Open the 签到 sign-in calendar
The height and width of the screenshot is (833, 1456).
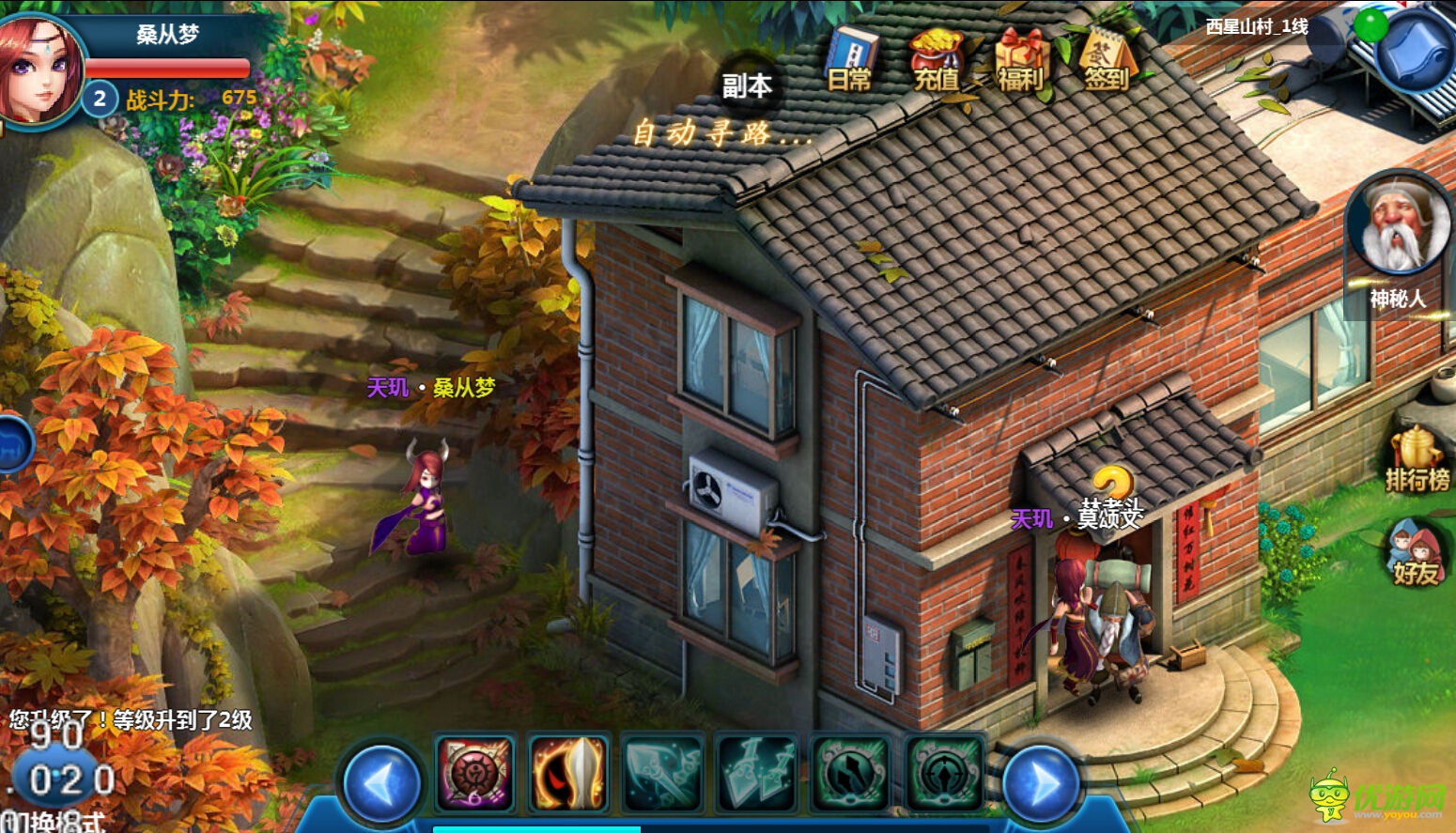point(1107,60)
